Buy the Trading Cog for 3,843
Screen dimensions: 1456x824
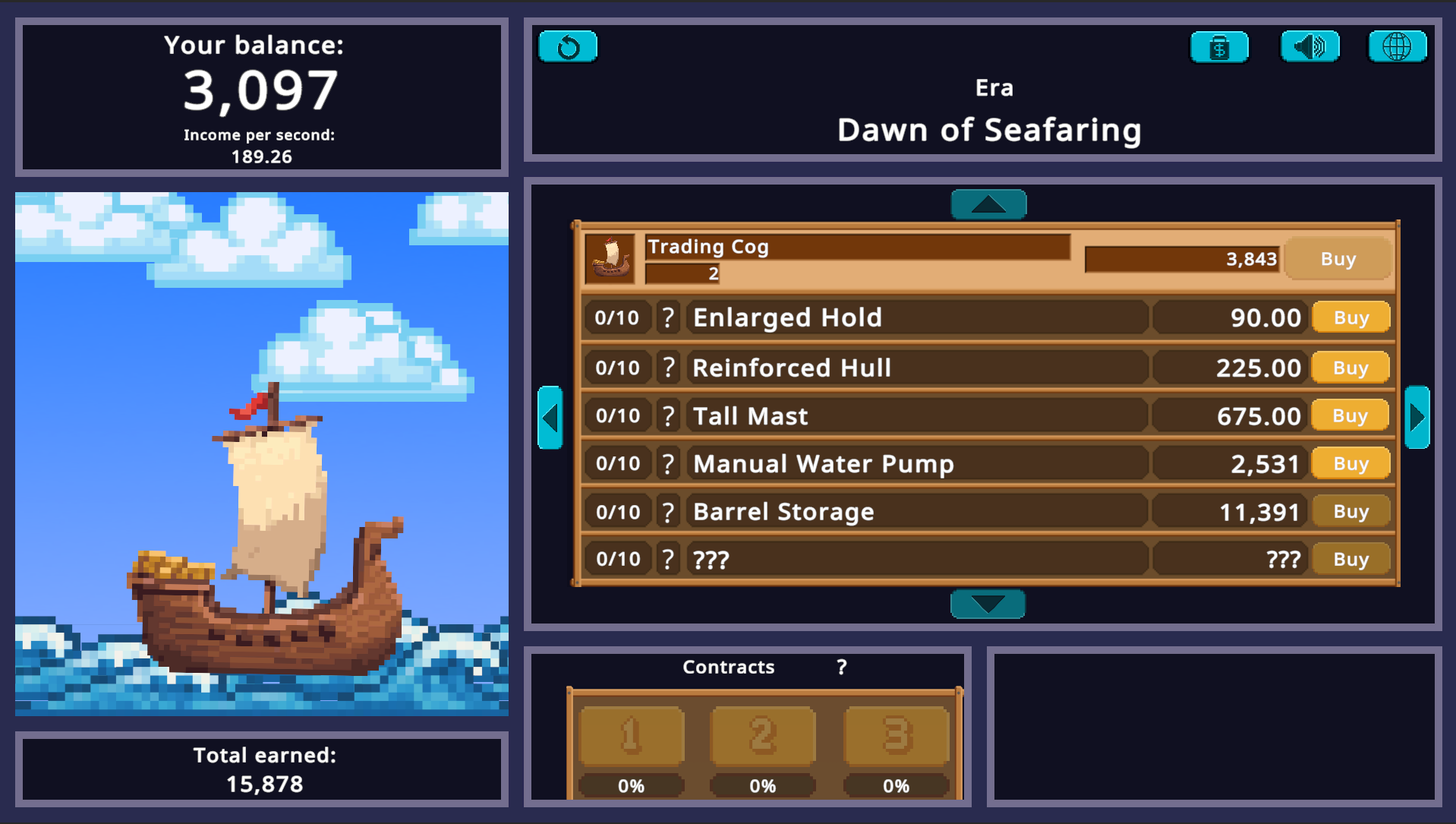[x=1338, y=258]
